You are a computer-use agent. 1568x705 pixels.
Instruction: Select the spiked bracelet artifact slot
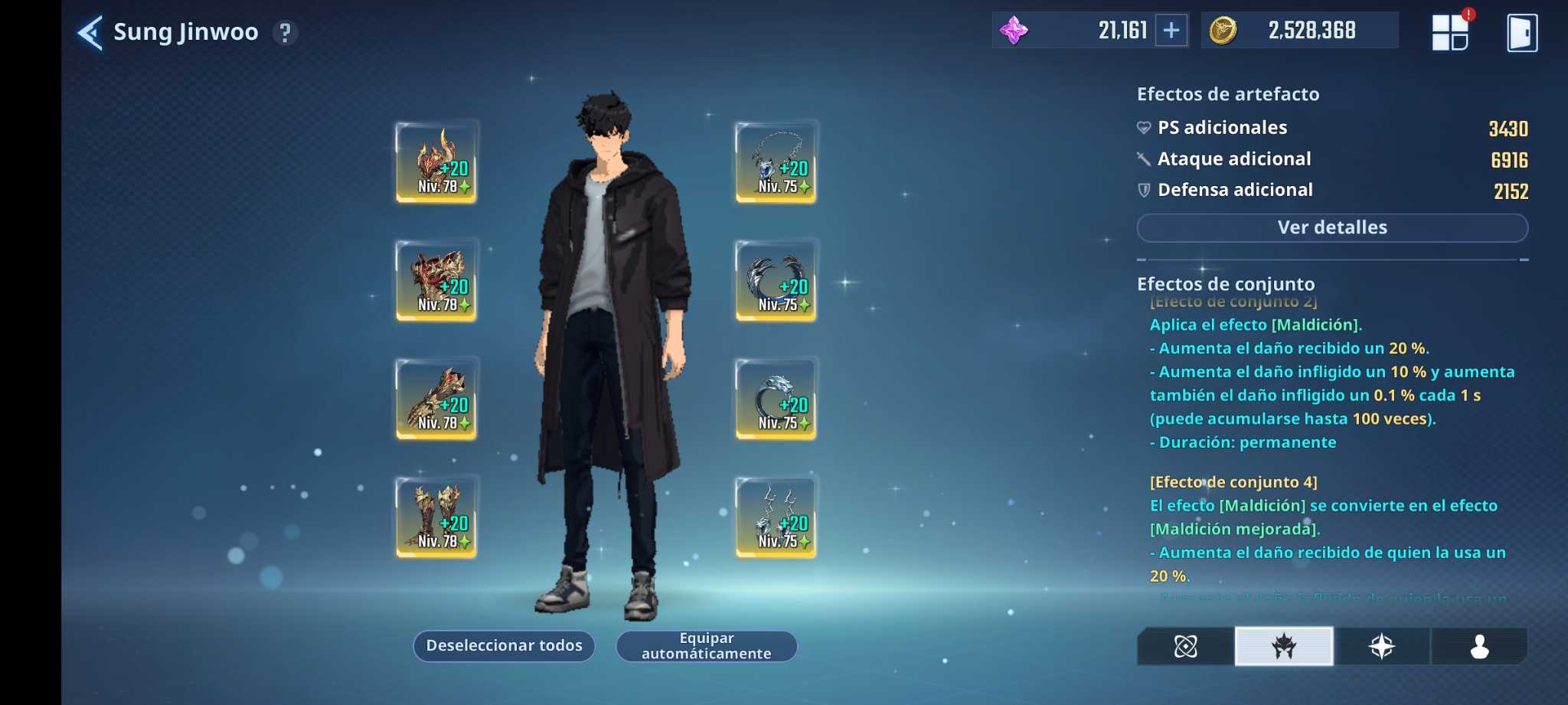coord(776,280)
